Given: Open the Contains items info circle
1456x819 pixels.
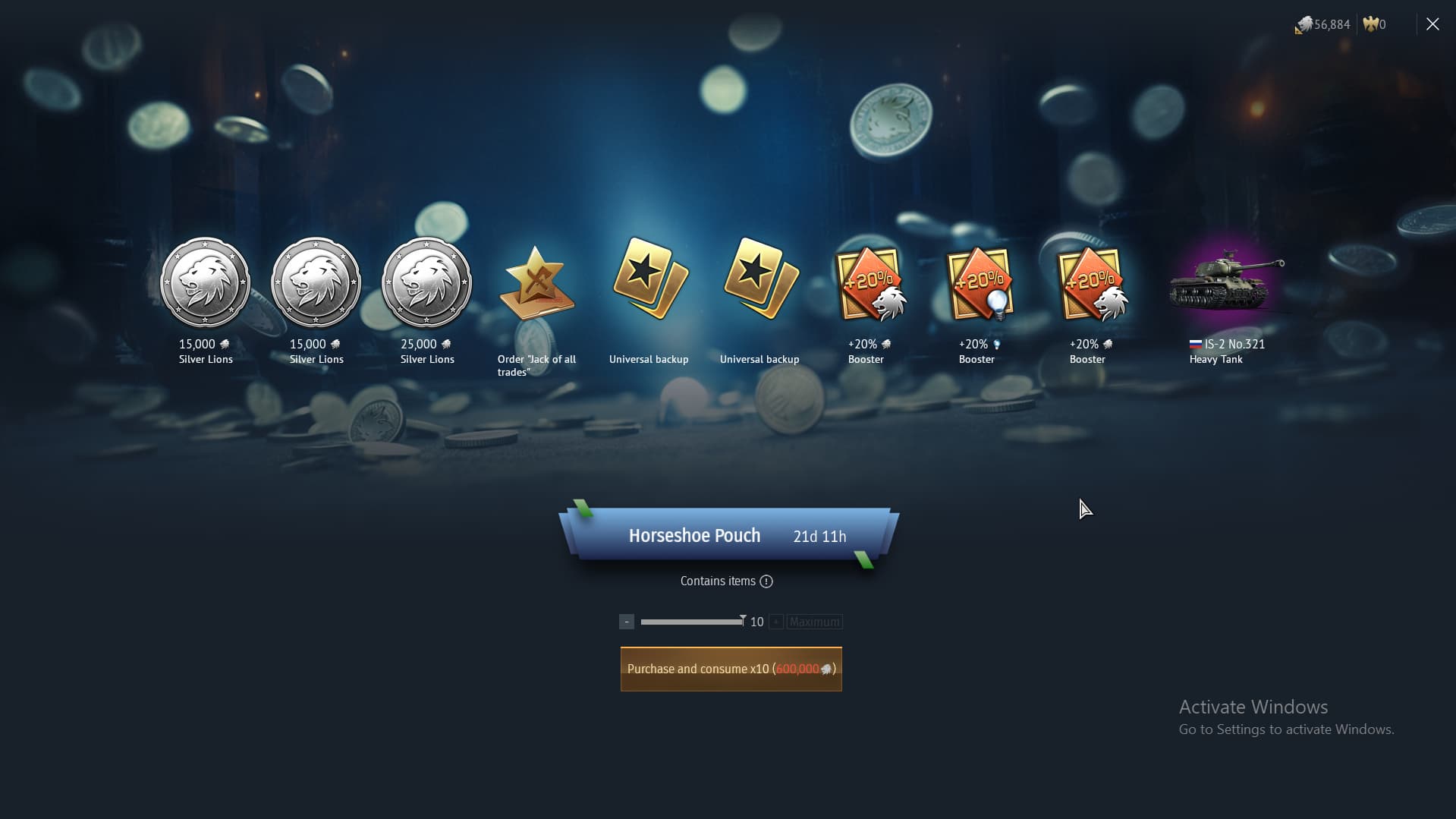Looking at the screenshot, I should (767, 581).
